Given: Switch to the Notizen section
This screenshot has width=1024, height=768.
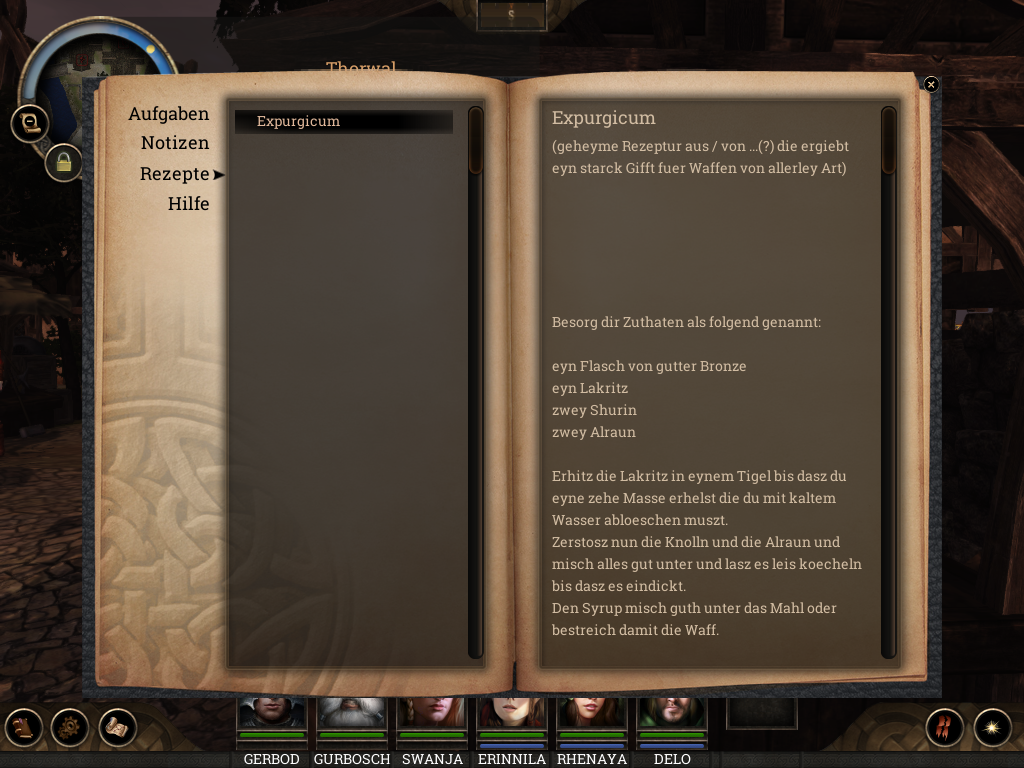Looking at the screenshot, I should [x=175, y=143].
